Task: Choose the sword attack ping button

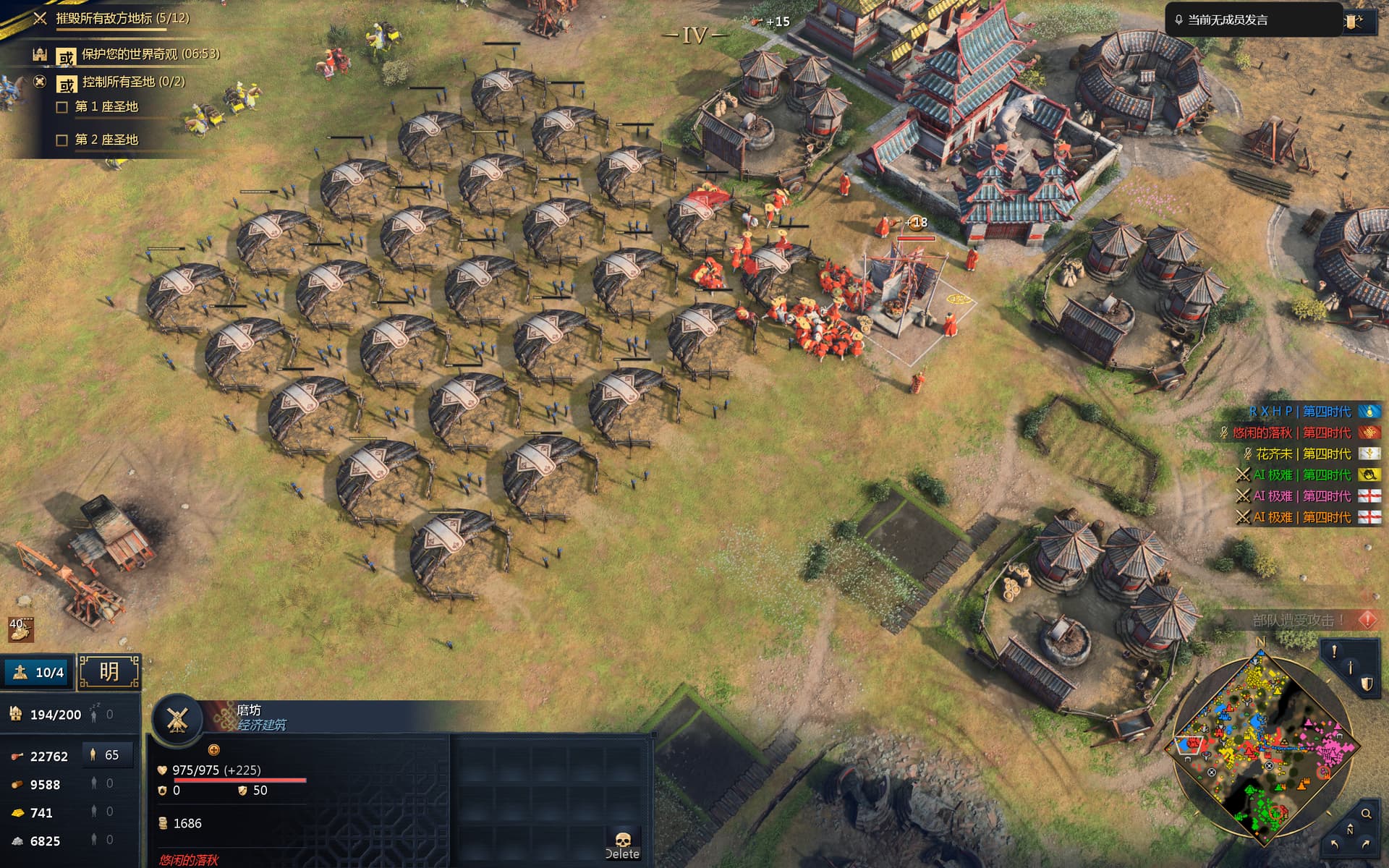Action: coord(1350,668)
